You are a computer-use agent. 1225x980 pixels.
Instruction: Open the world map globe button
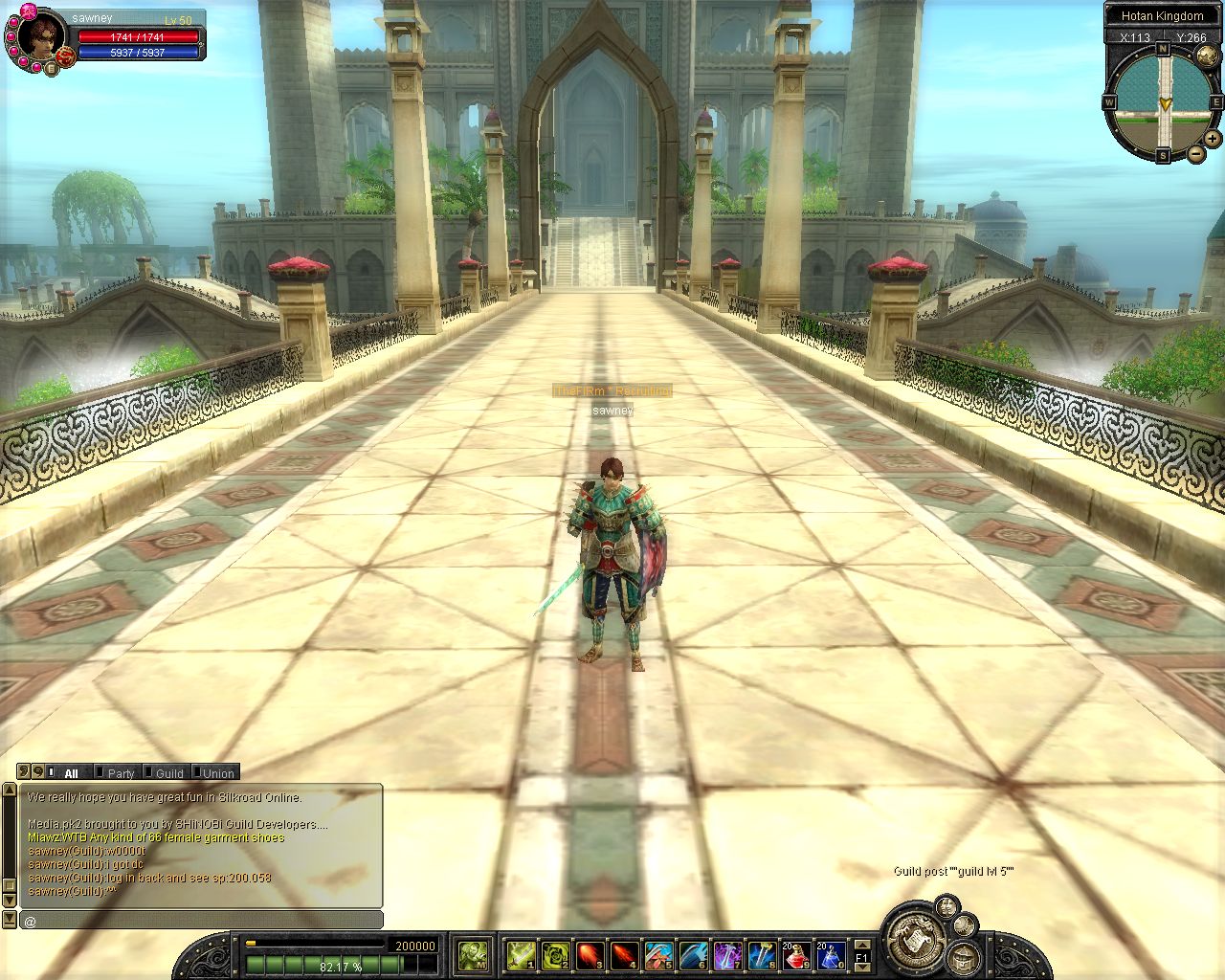click(1207, 56)
